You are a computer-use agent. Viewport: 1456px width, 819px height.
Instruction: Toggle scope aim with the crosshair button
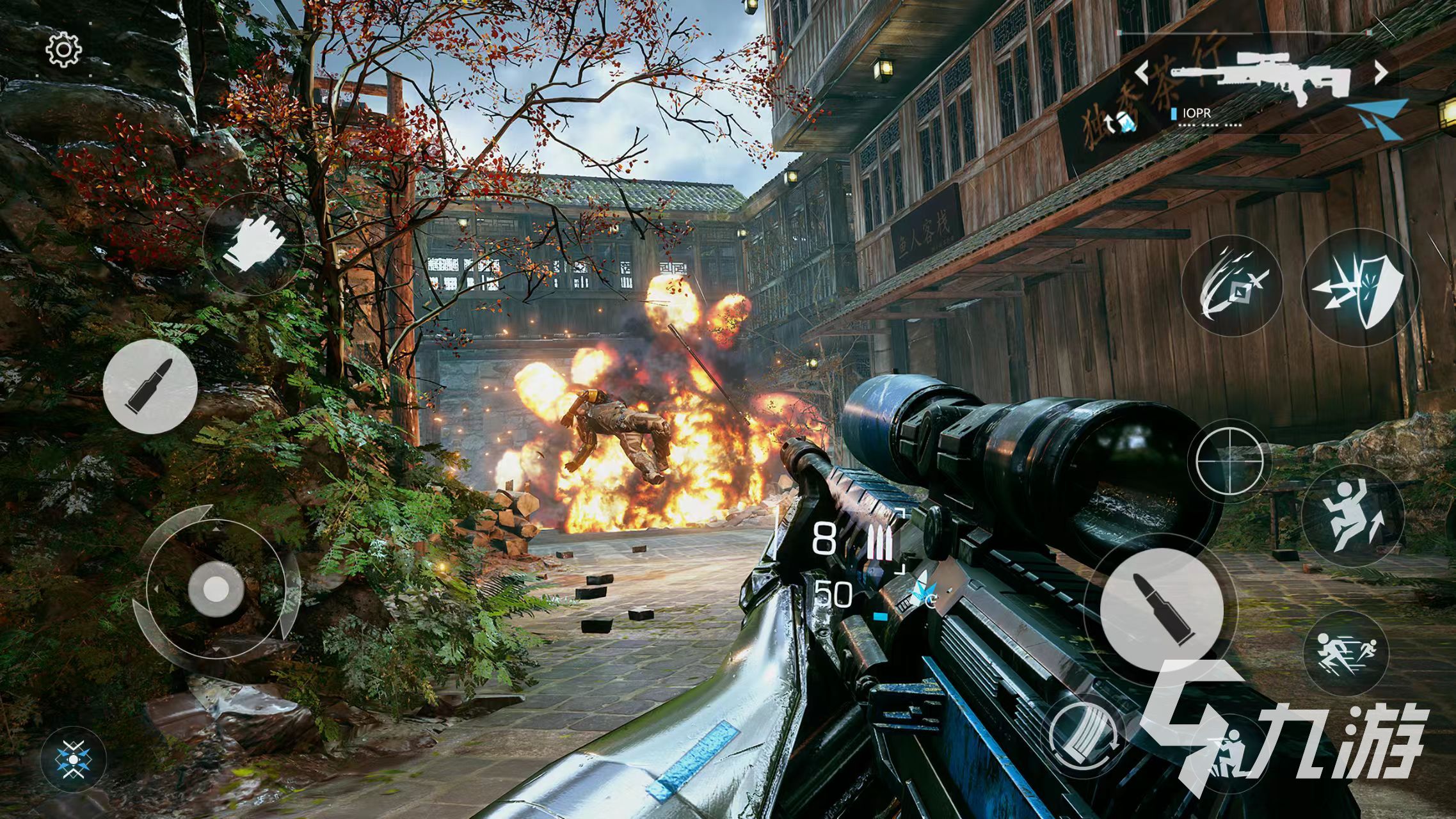[x=1229, y=459]
